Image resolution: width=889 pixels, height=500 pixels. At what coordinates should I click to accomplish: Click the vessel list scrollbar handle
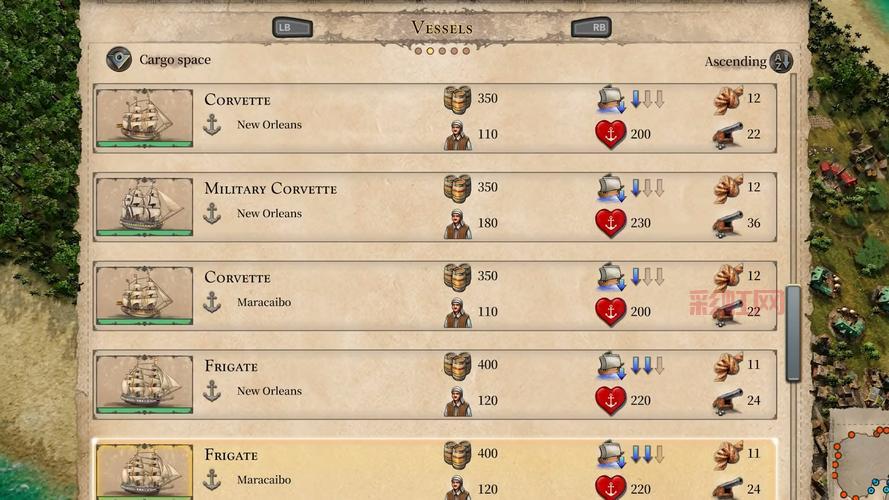tap(793, 333)
